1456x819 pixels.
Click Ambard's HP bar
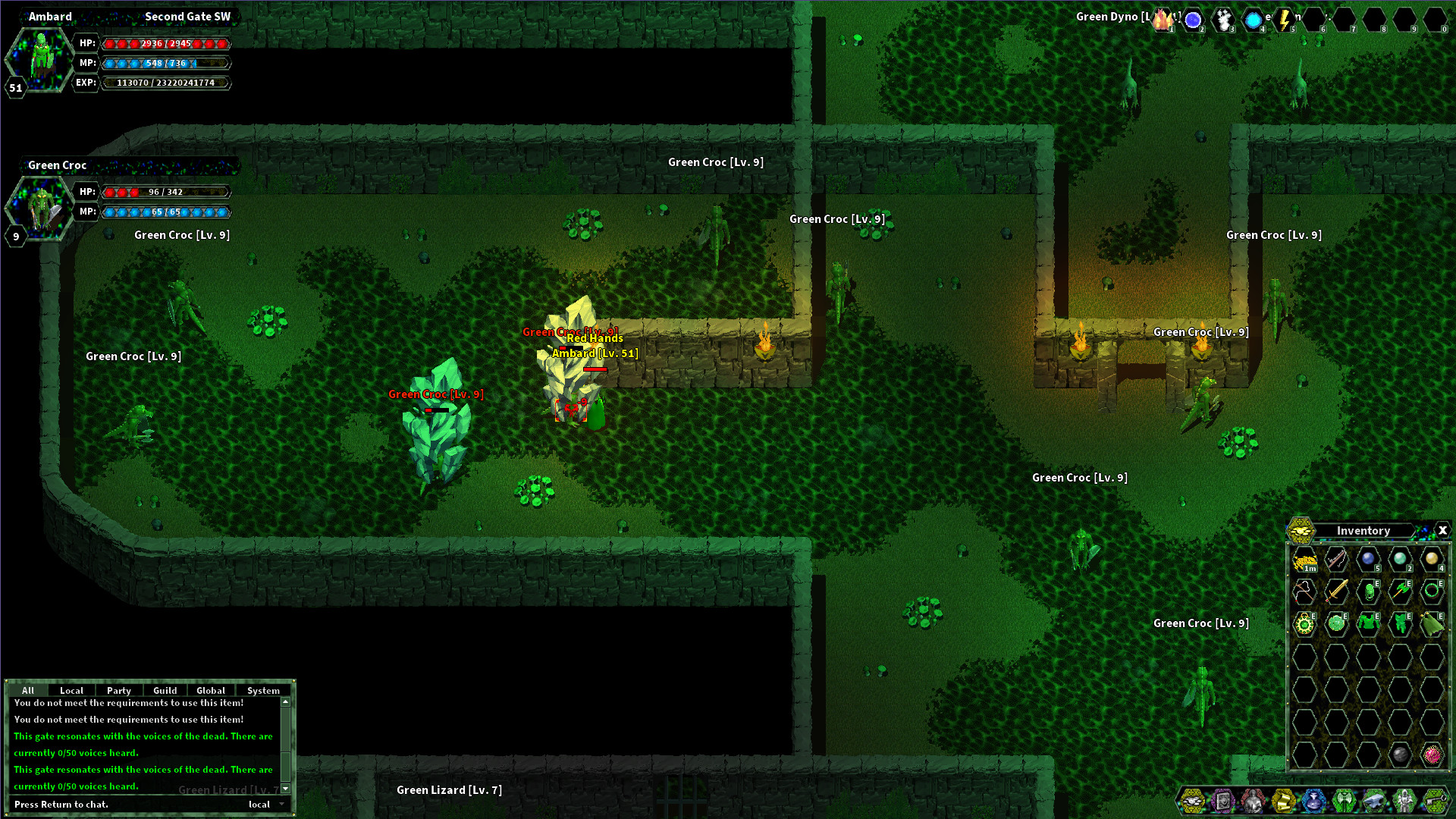coord(165,43)
